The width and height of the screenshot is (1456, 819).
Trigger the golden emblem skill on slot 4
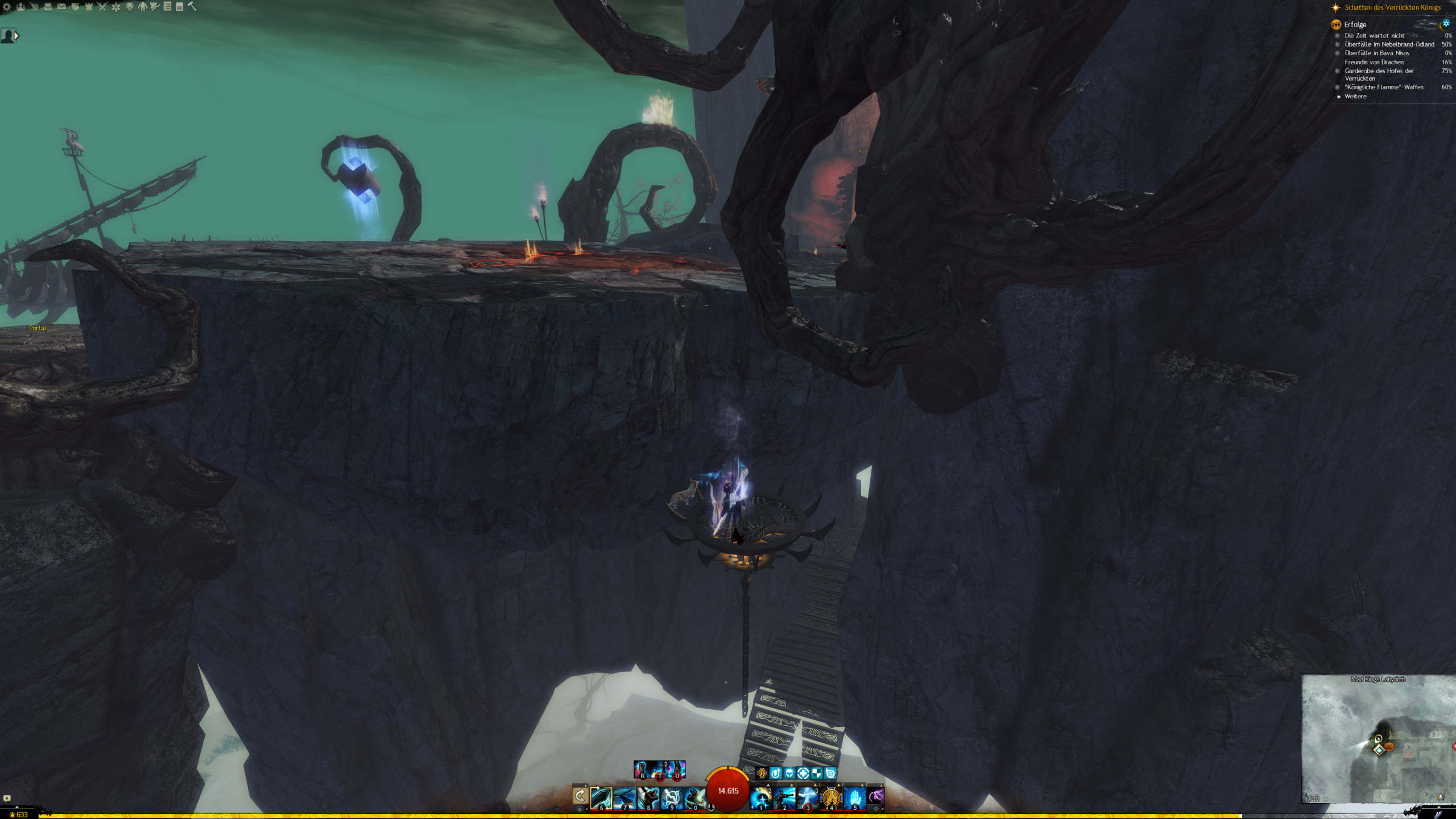point(832,798)
